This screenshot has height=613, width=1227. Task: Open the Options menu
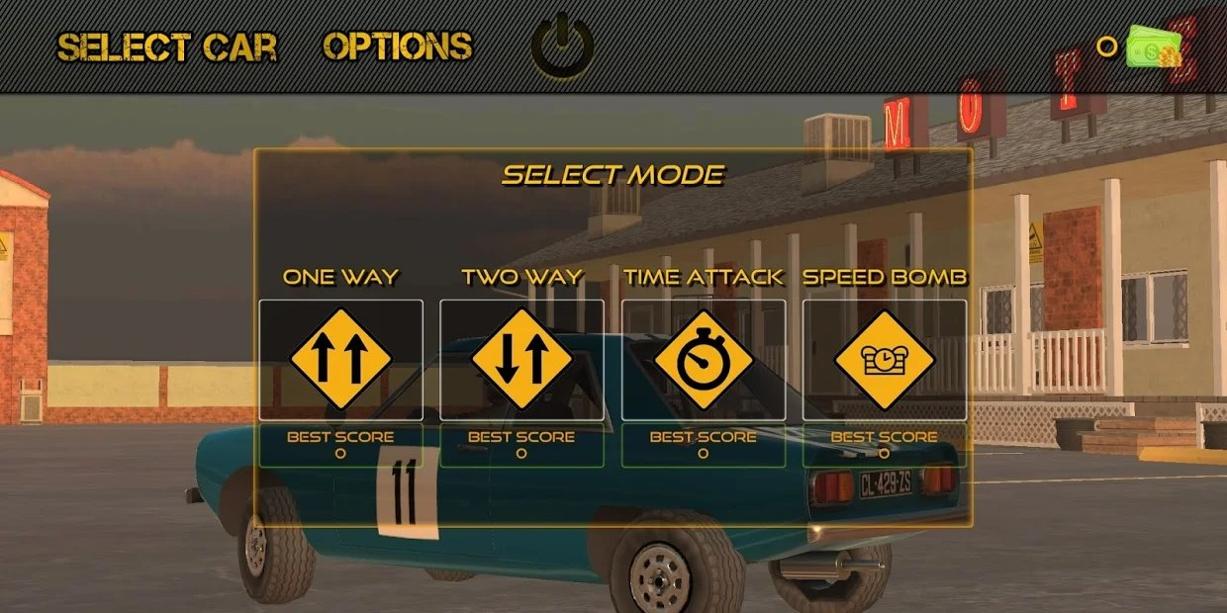pyautogui.click(x=397, y=46)
